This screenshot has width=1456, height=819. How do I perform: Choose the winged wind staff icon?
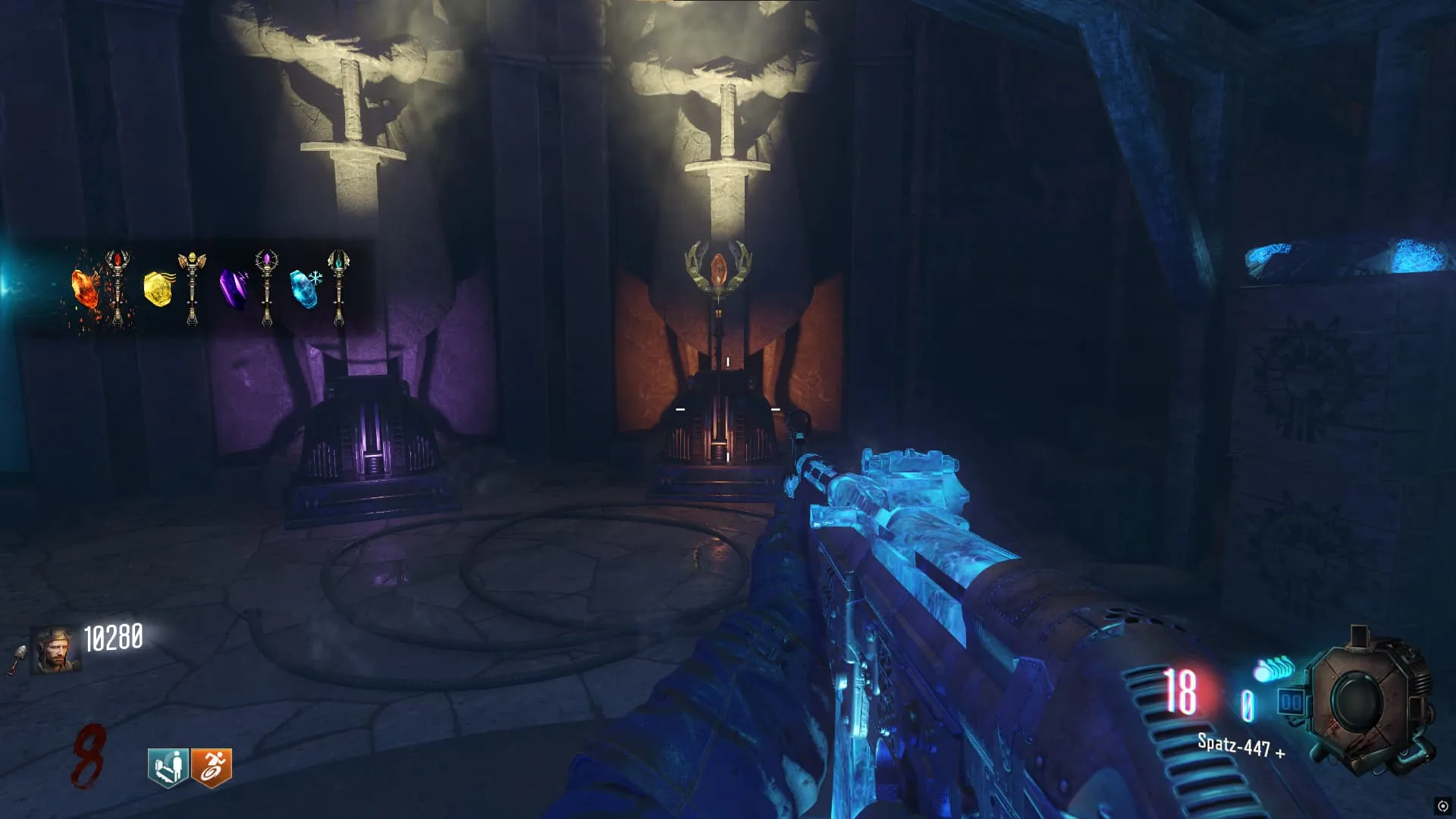click(x=192, y=288)
